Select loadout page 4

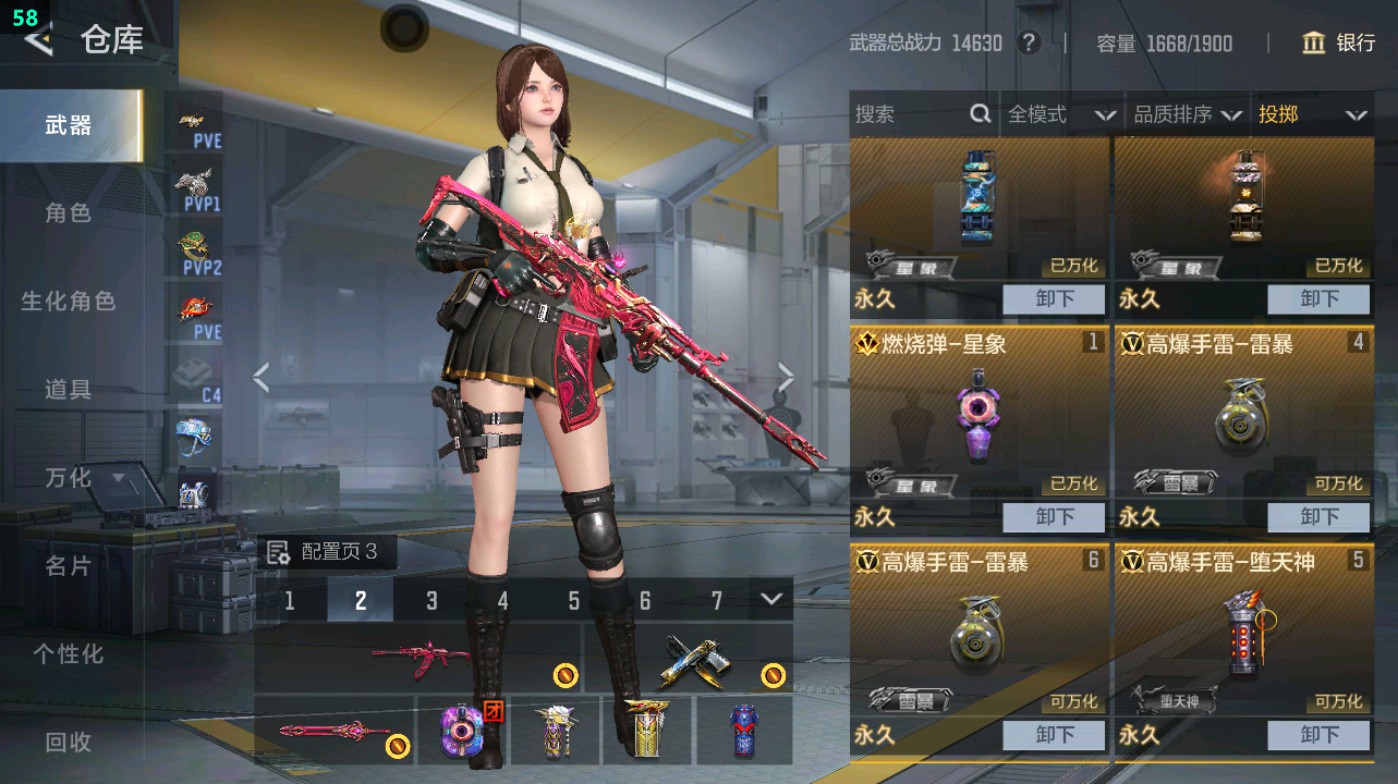click(x=503, y=600)
